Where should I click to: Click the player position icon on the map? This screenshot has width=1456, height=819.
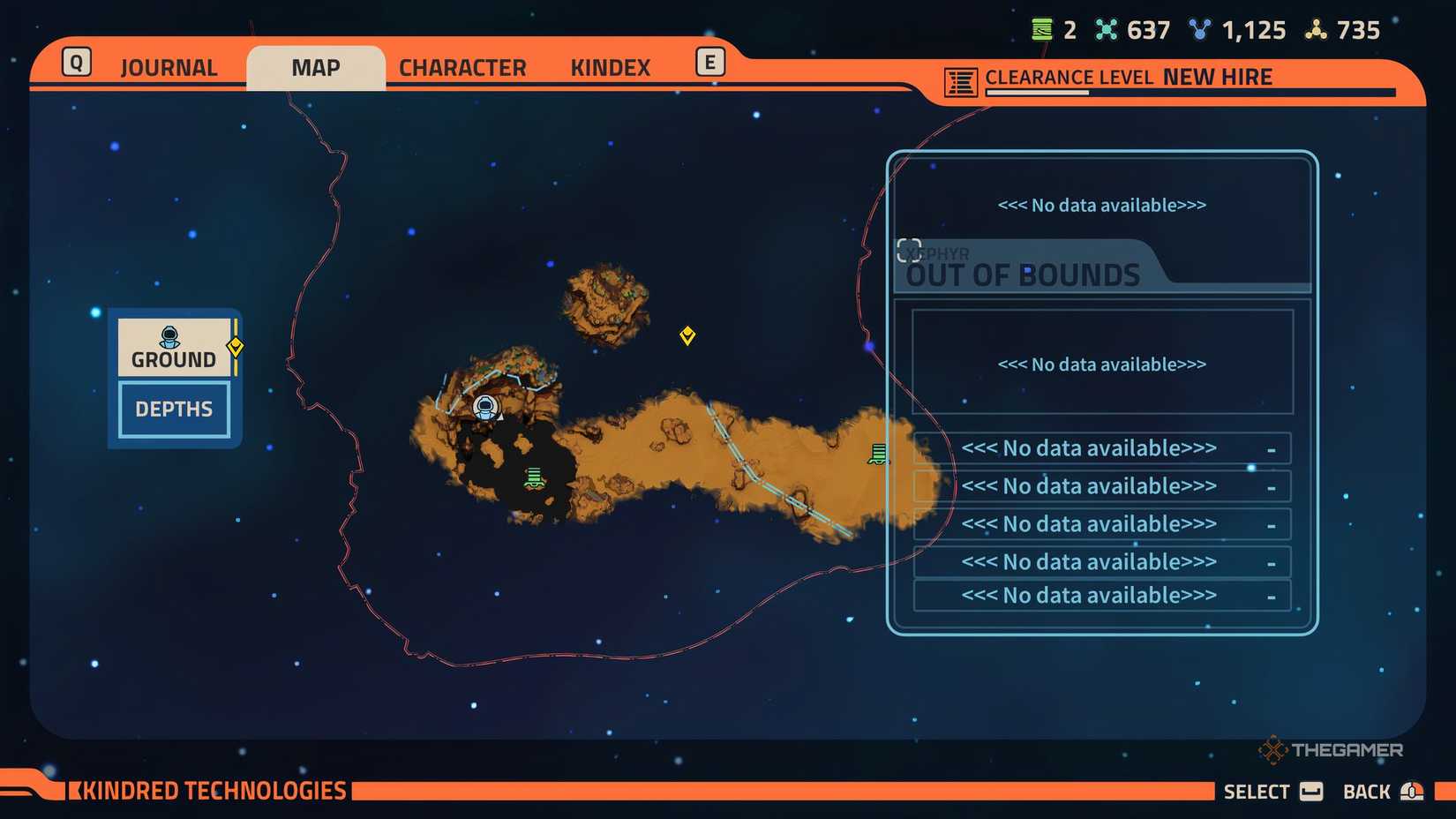[x=485, y=407]
